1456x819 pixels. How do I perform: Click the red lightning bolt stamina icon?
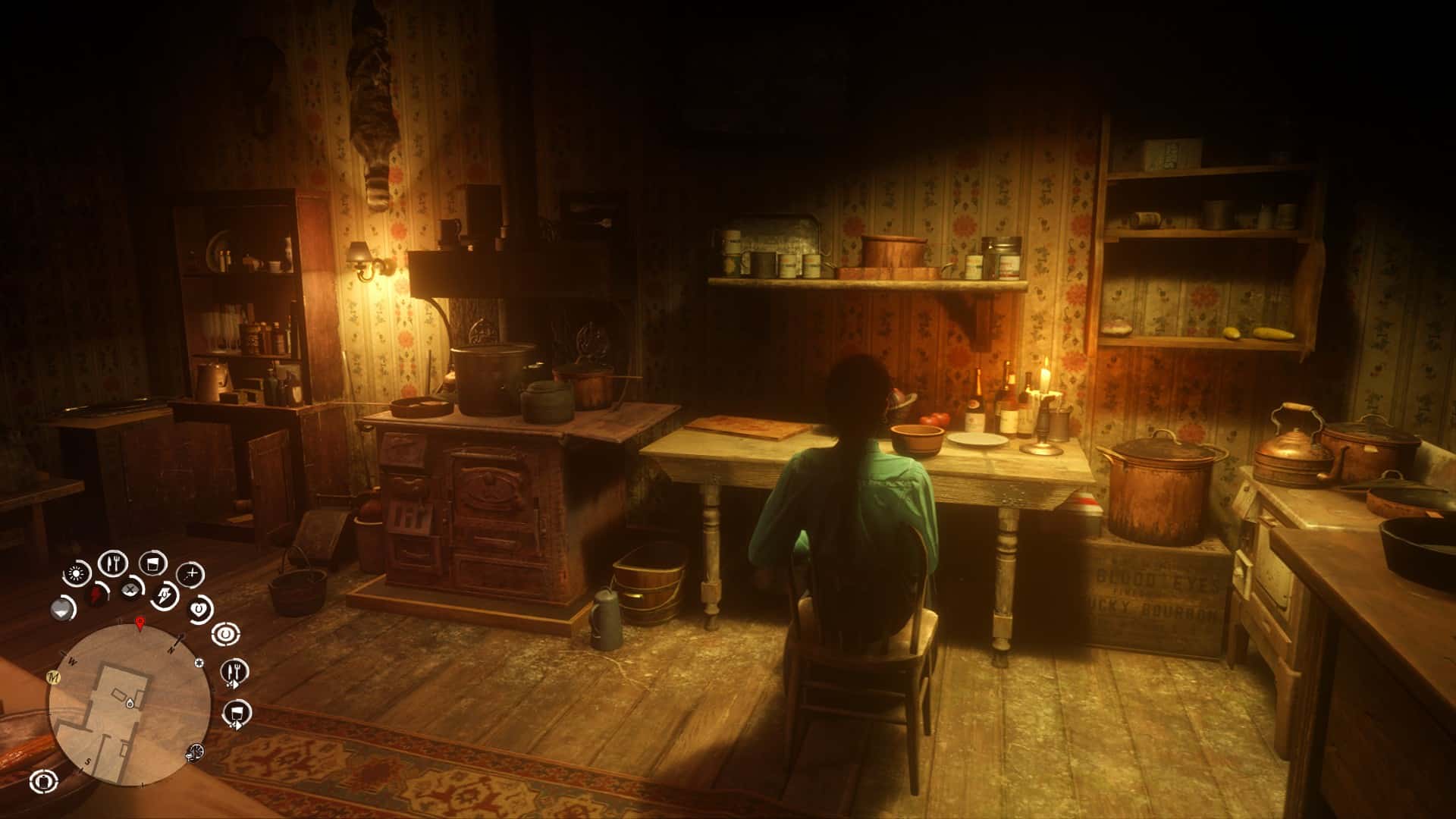(96, 593)
